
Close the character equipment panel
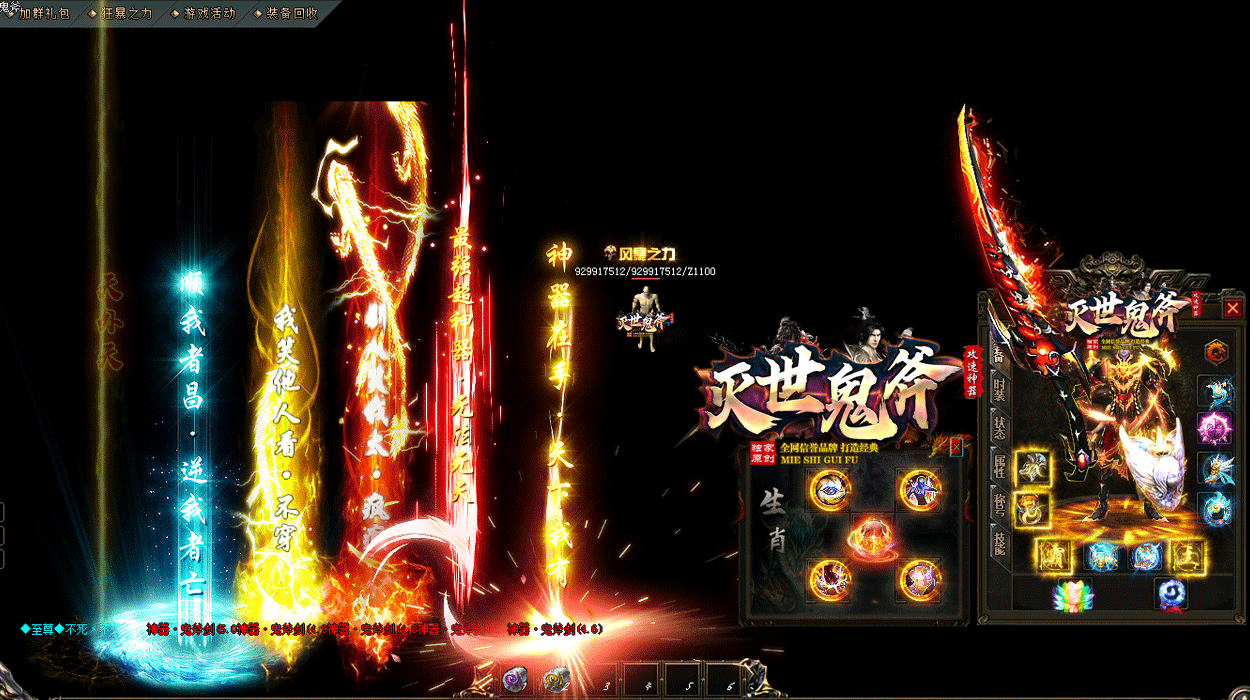pyautogui.click(x=1232, y=308)
